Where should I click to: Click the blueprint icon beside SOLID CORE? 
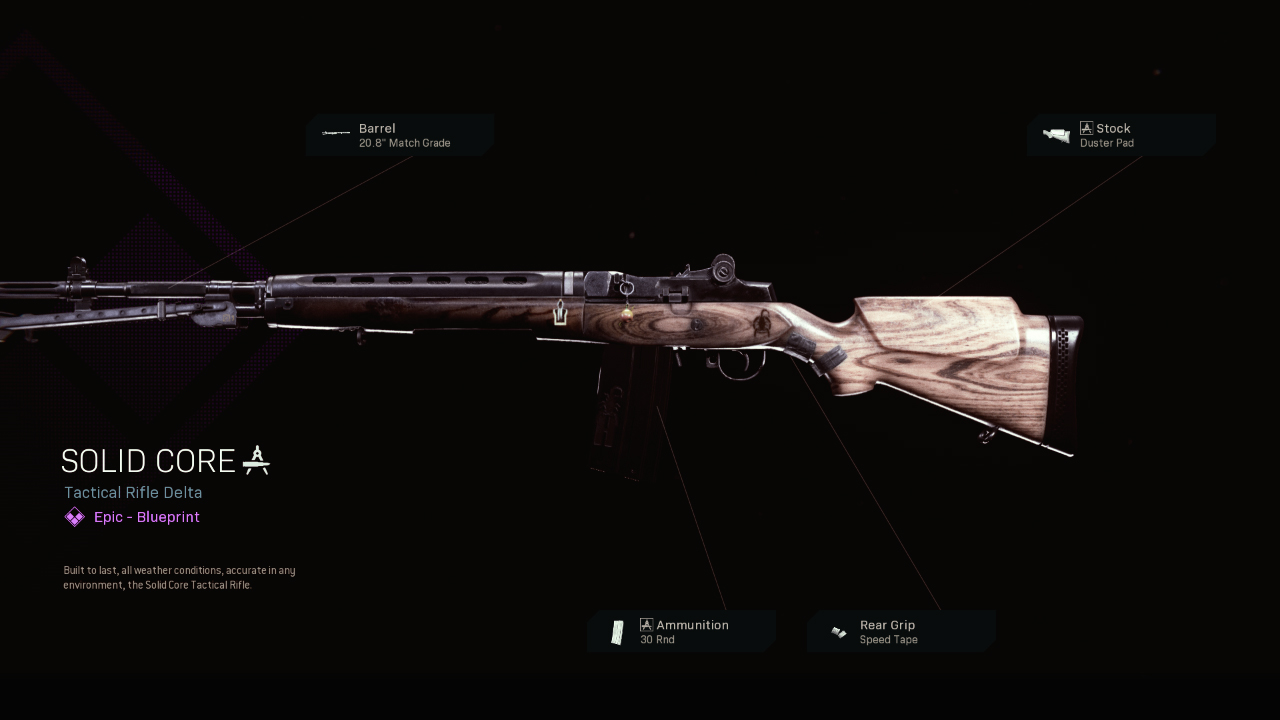point(256,460)
